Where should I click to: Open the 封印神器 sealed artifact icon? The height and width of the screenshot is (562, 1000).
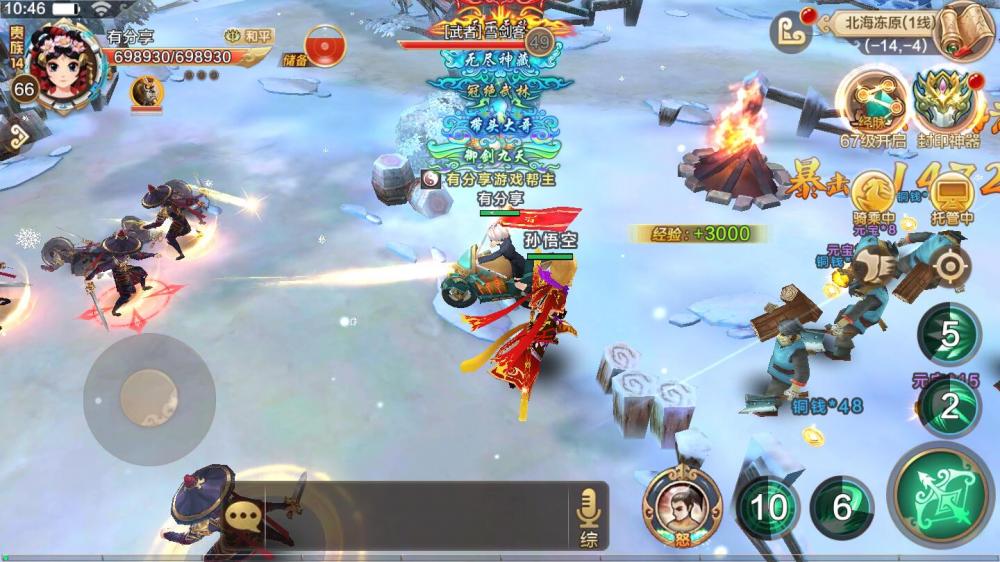click(x=944, y=101)
